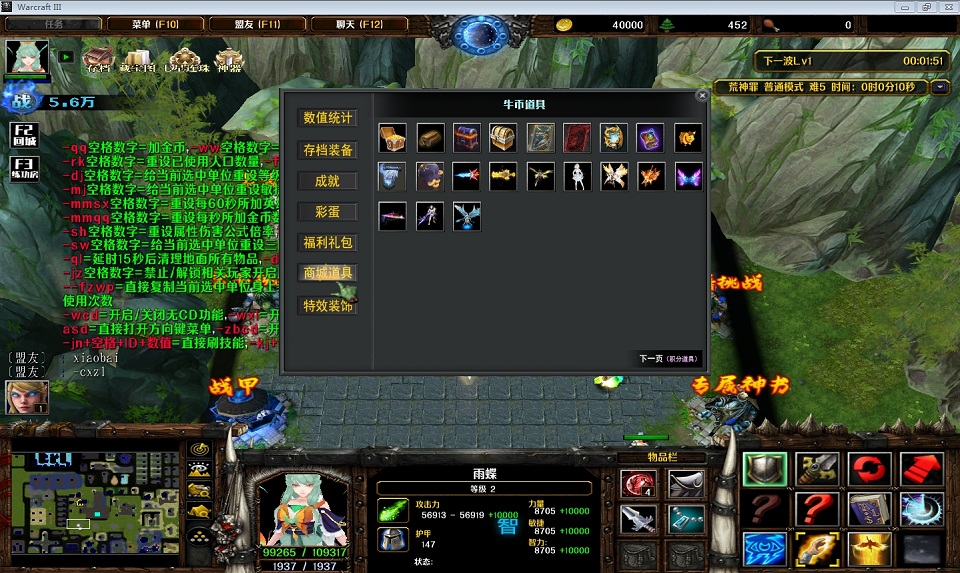Go to next page with 下一页 button
This screenshot has height=573, width=960.
[669, 358]
